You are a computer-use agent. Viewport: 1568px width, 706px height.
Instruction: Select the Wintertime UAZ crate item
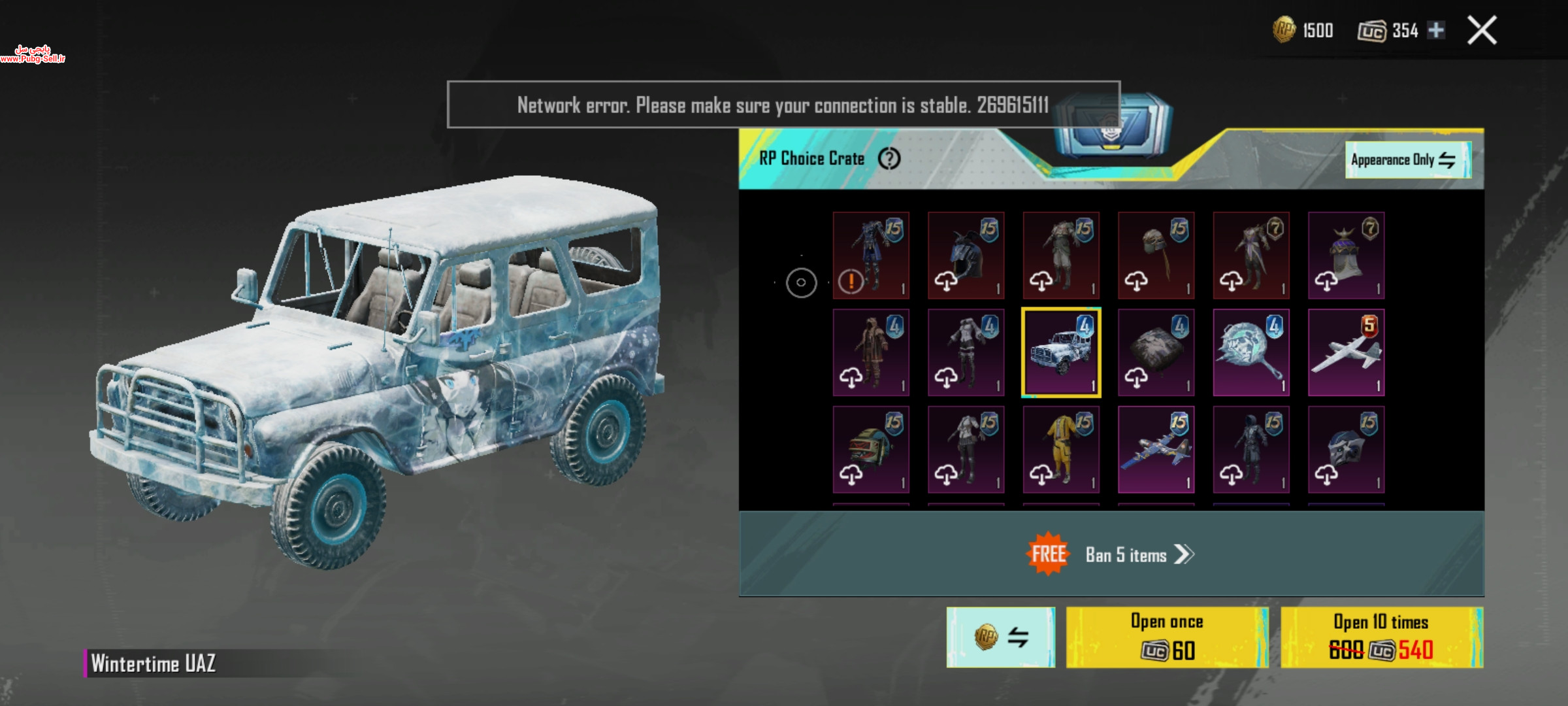click(x=1061, y=353)
